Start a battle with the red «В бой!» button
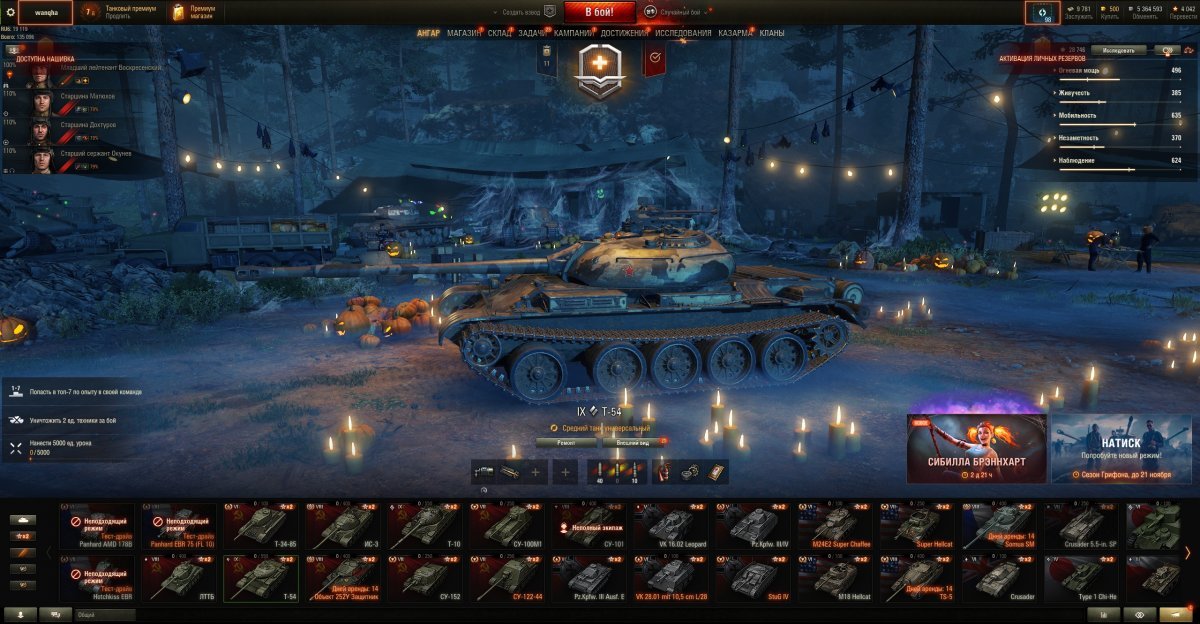 coord(601,12)
